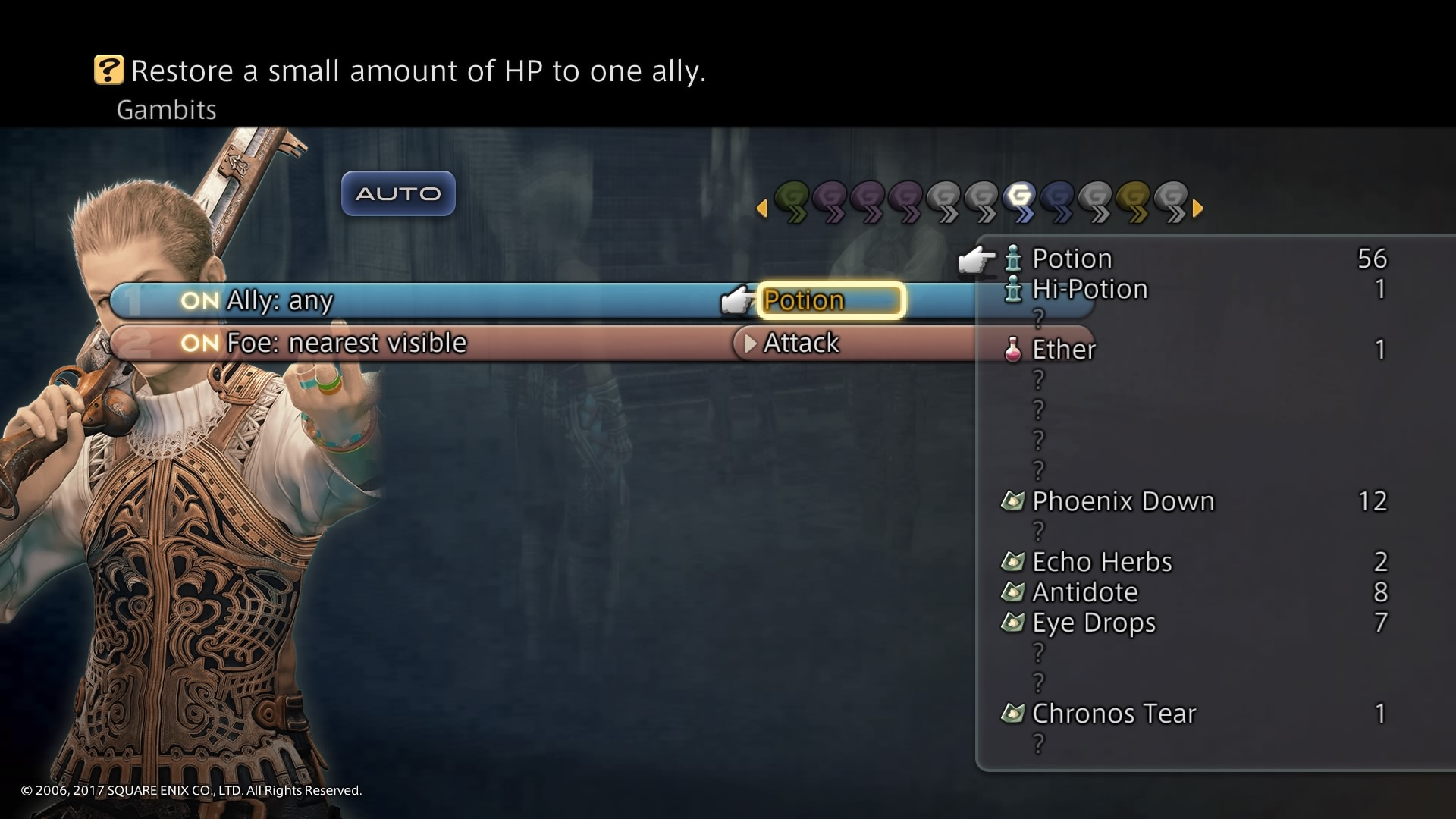This screenshot has width=1456, height=819.
Task: Click the left arrow of category icons
Action: coord(761,207)
